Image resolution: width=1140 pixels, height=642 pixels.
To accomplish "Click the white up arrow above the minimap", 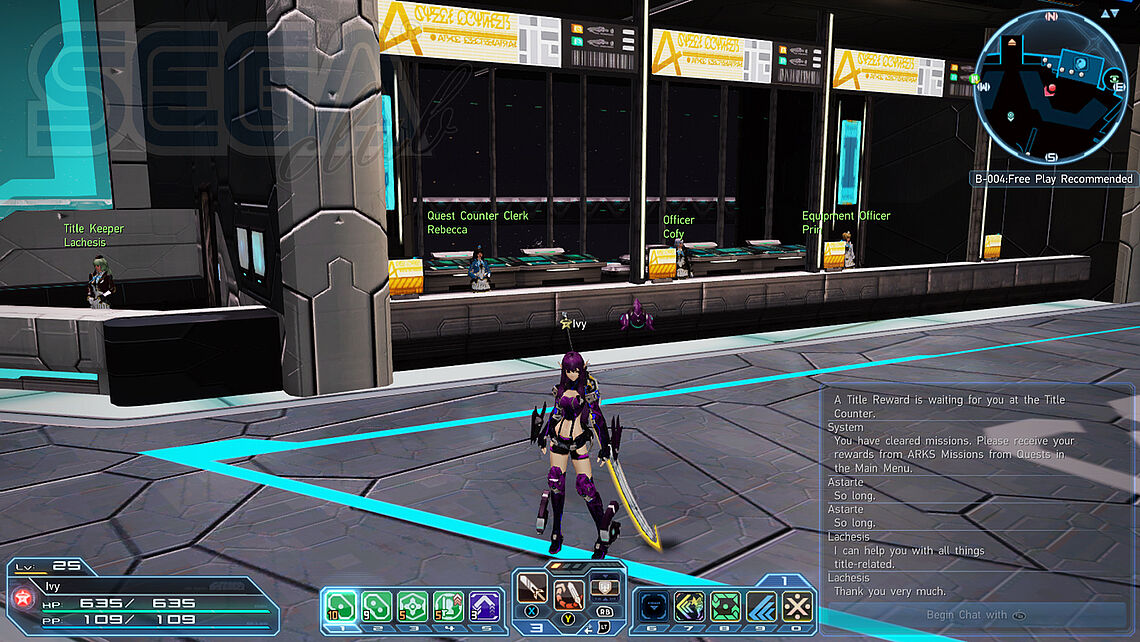I will [1104, 13].
